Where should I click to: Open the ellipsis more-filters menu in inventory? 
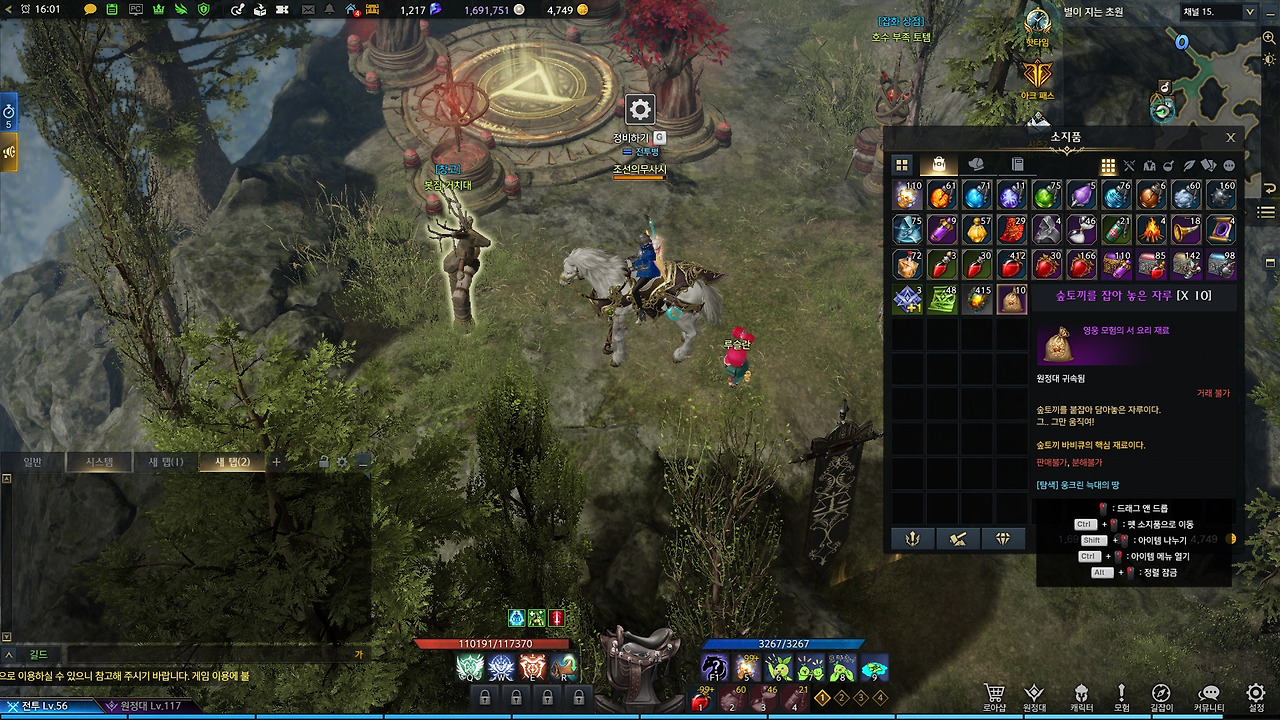point(1227,164)
